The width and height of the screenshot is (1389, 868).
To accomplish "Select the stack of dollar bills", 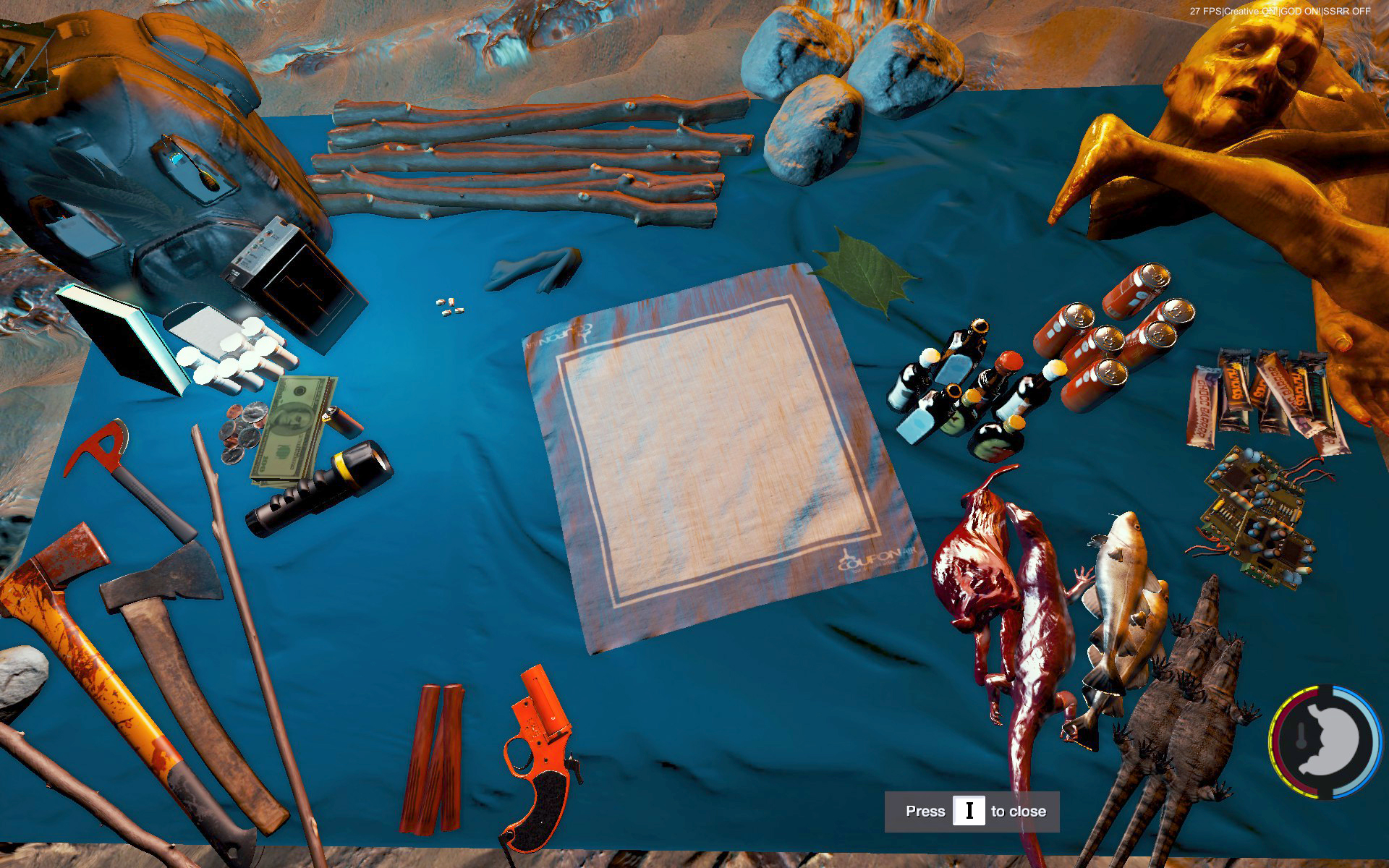I will pyautogui.click(x=293, y=430).
